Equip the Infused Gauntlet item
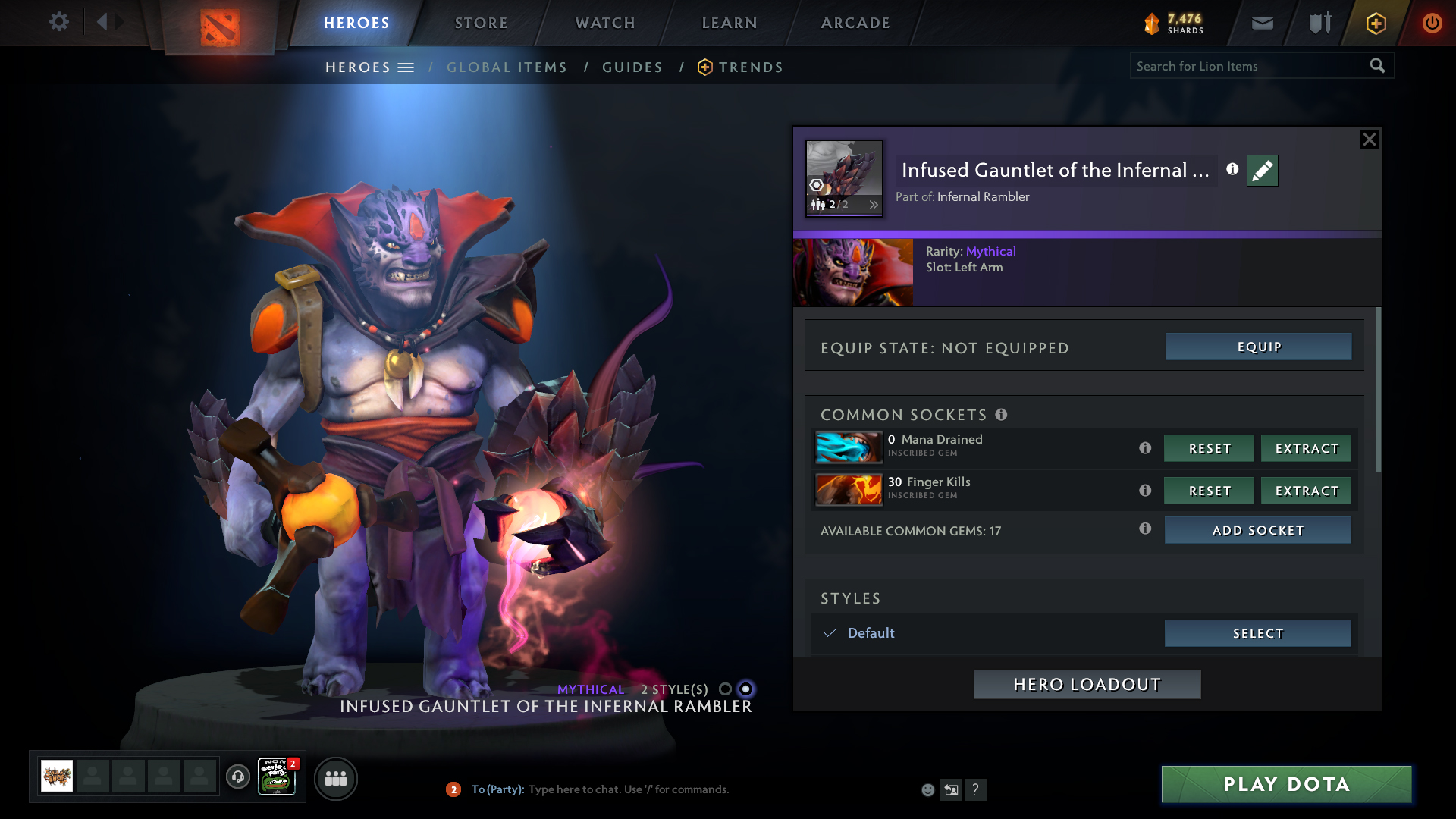Screen dimensions: 1456x819 (x=1258, y=347)
